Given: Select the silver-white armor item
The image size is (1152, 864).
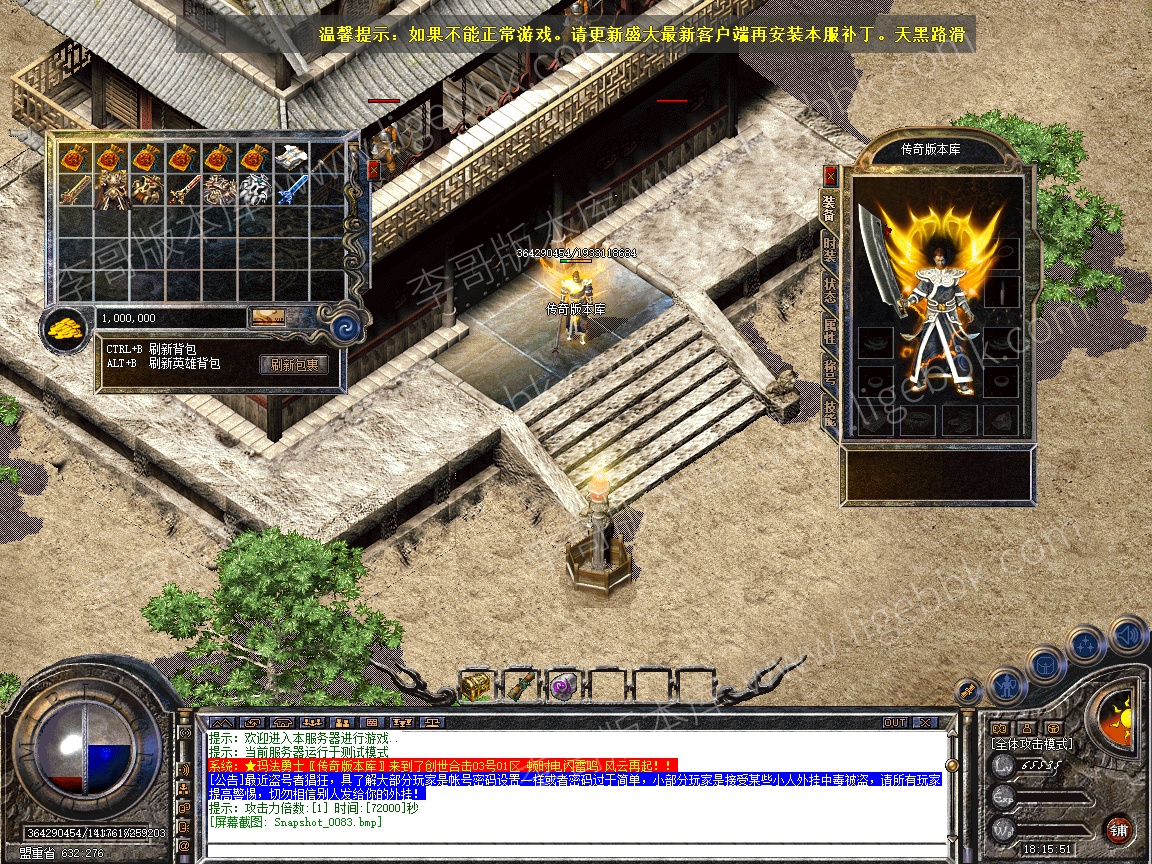Looking at the screenshot, I should (255, 189).
